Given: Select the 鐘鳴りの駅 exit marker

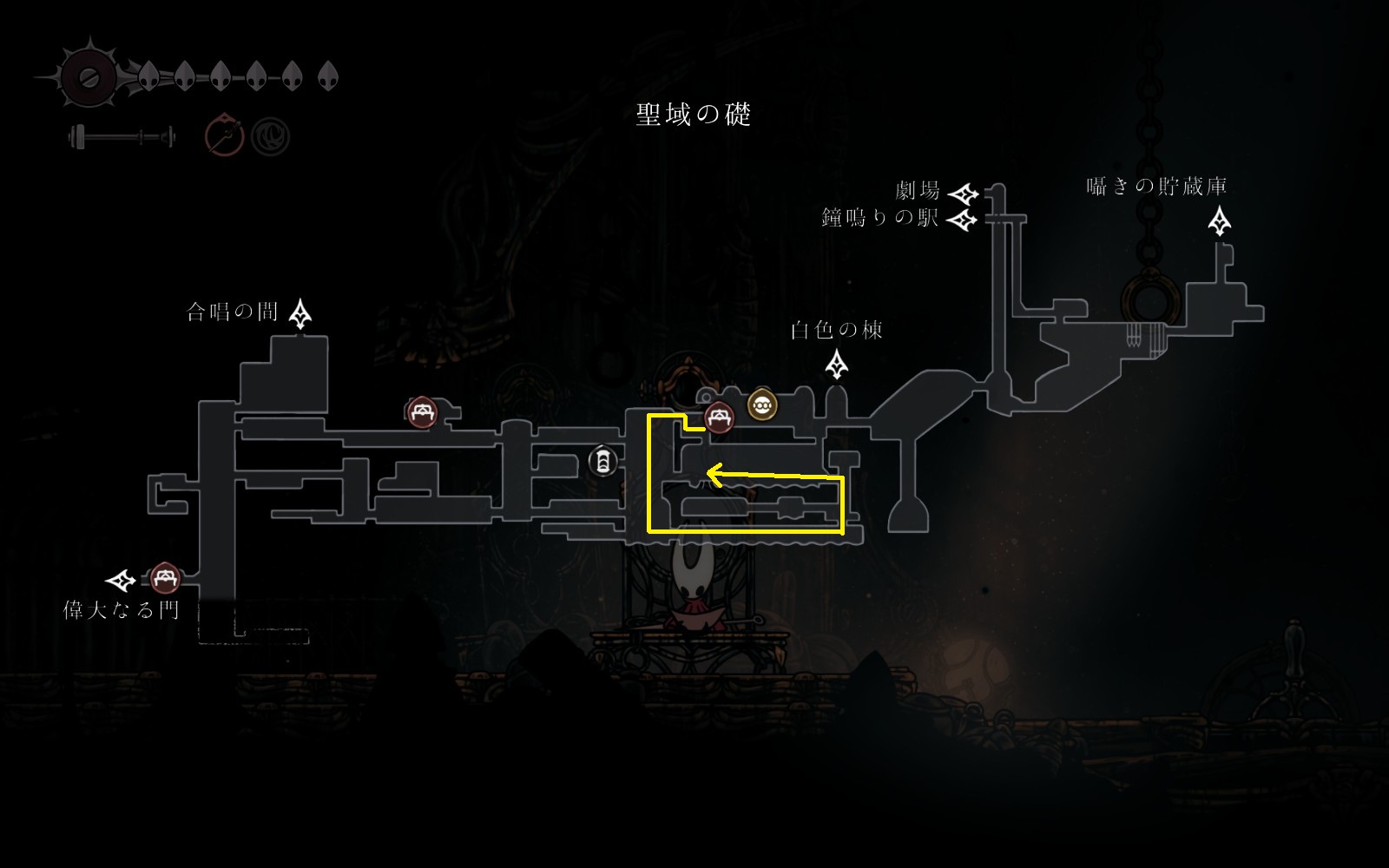Looking at the screenshot, I should pos(961,220).
